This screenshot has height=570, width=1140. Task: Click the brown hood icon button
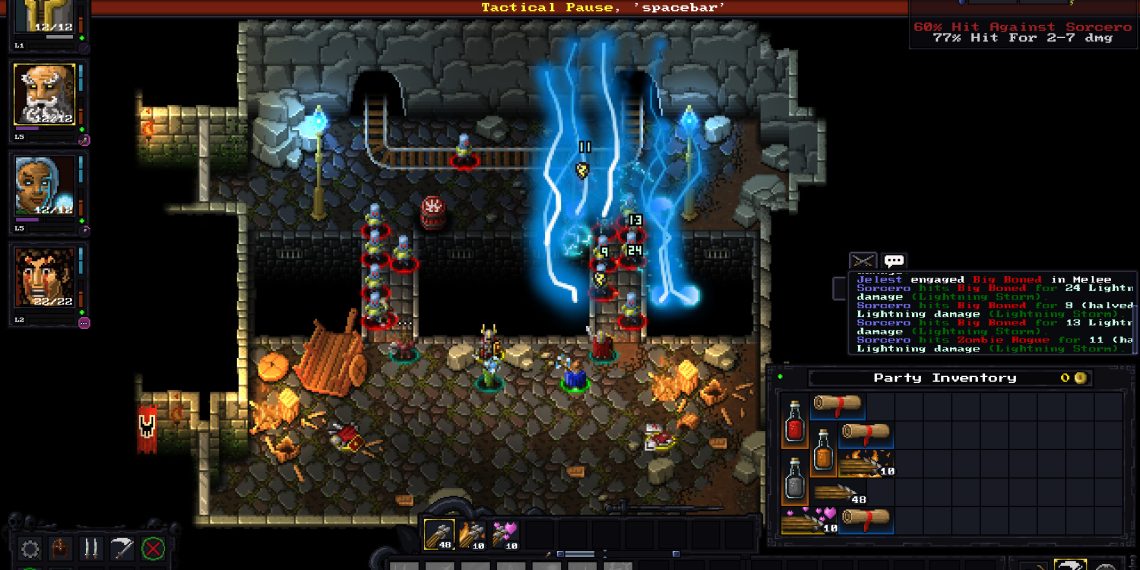pos(61,548)
